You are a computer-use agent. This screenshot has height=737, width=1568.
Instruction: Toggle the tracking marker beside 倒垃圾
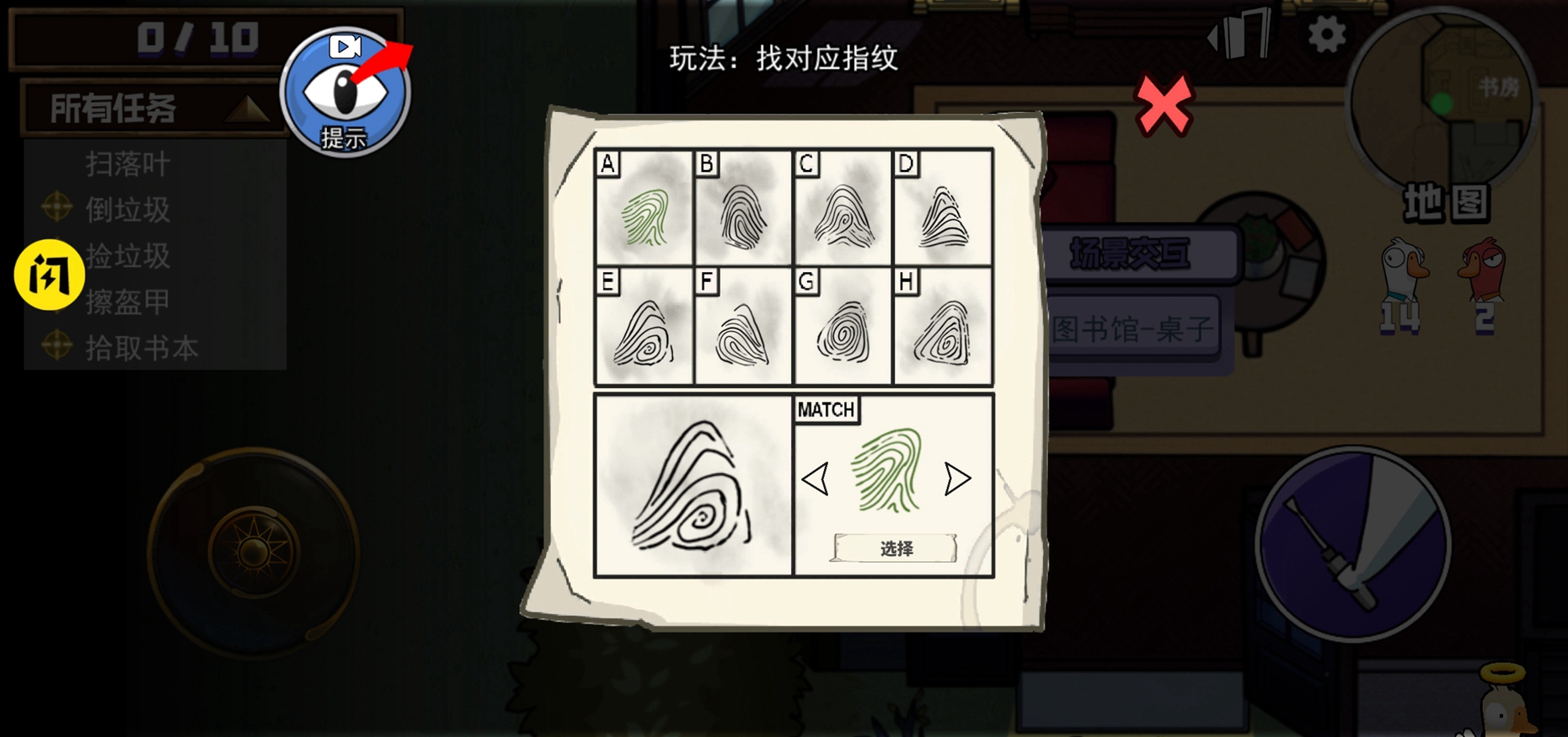[56, 209]
